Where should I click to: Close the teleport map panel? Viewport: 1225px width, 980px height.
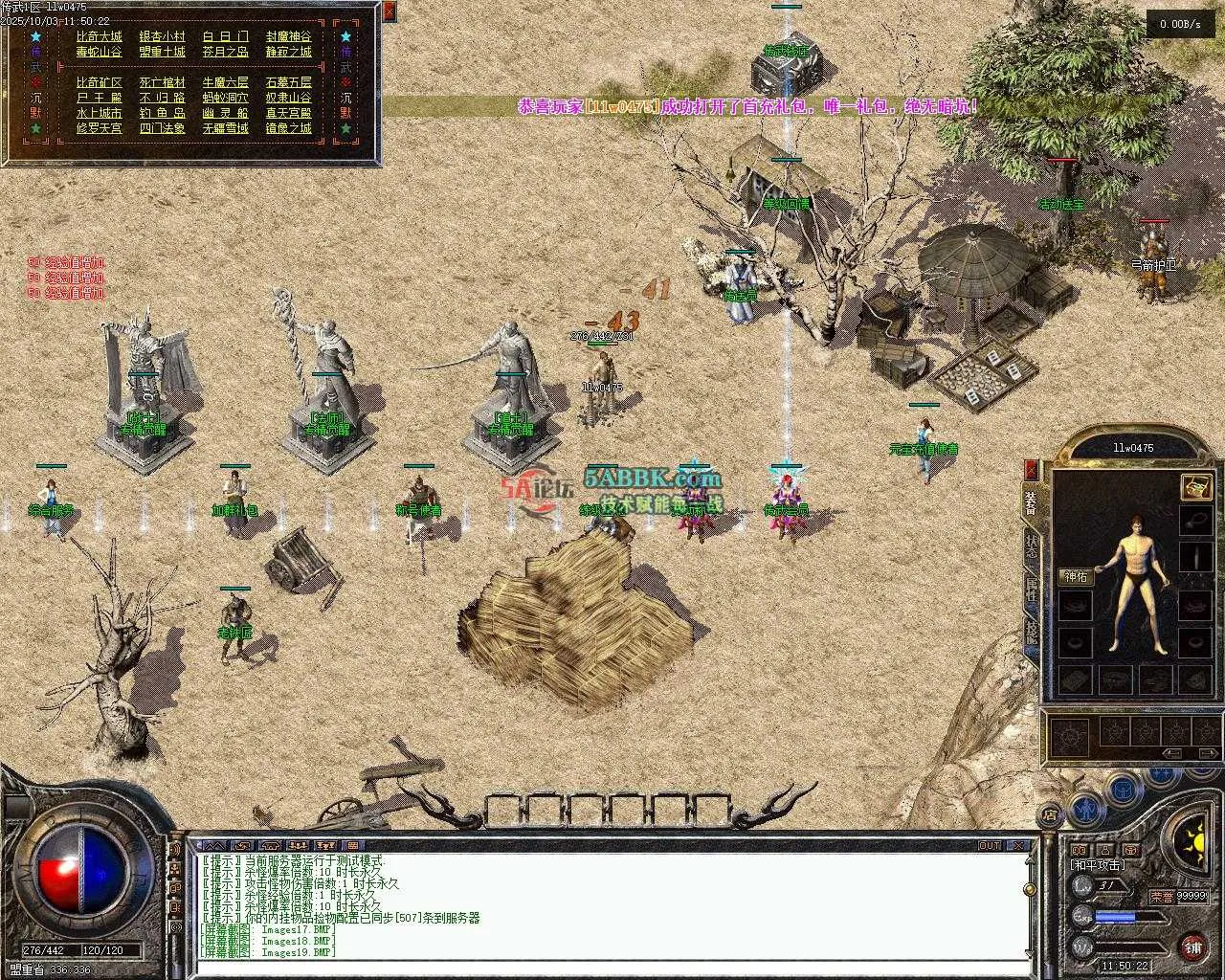pos(389,11)
